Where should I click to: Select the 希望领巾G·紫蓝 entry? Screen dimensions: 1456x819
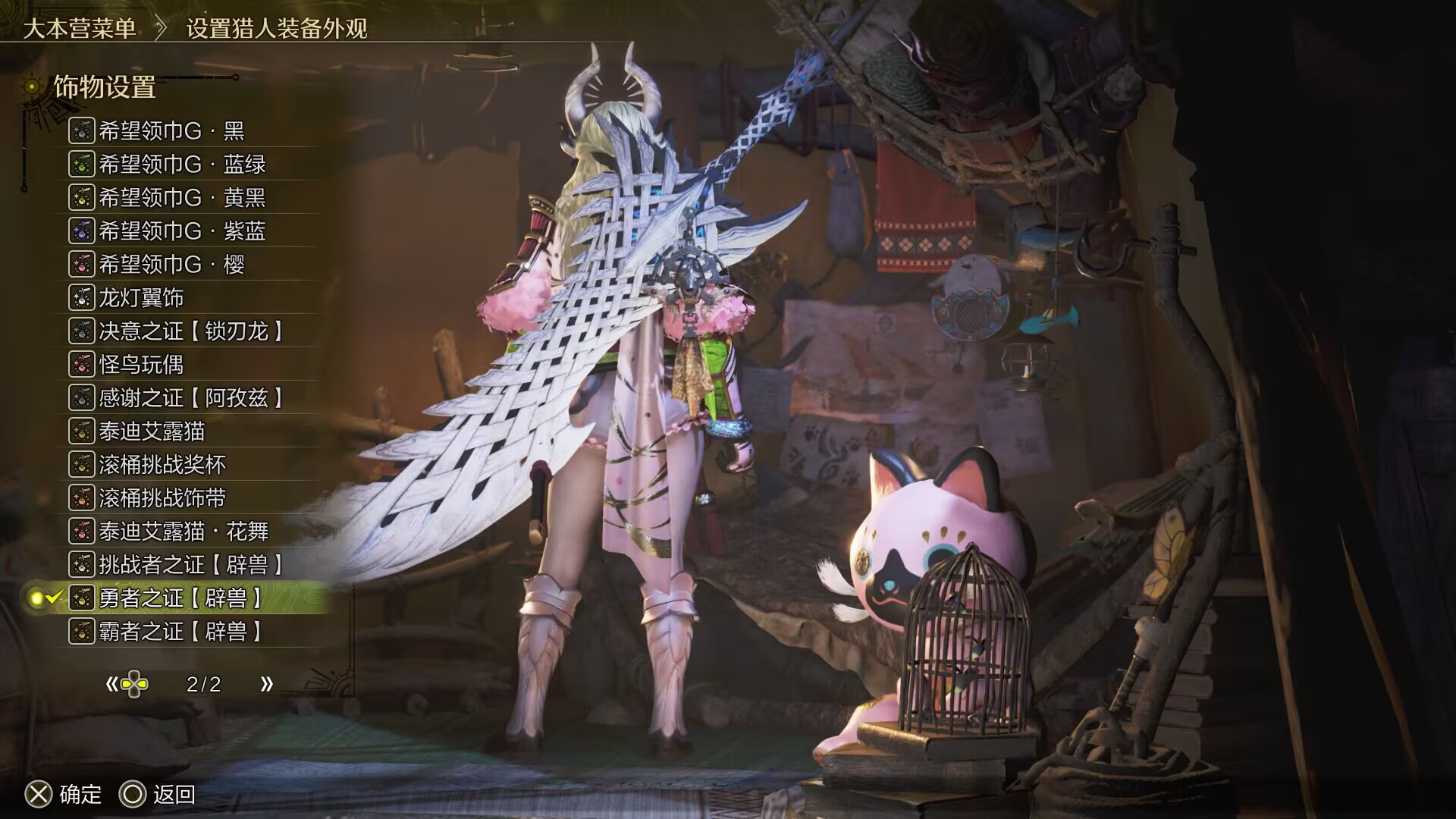(x=182, y=231)
